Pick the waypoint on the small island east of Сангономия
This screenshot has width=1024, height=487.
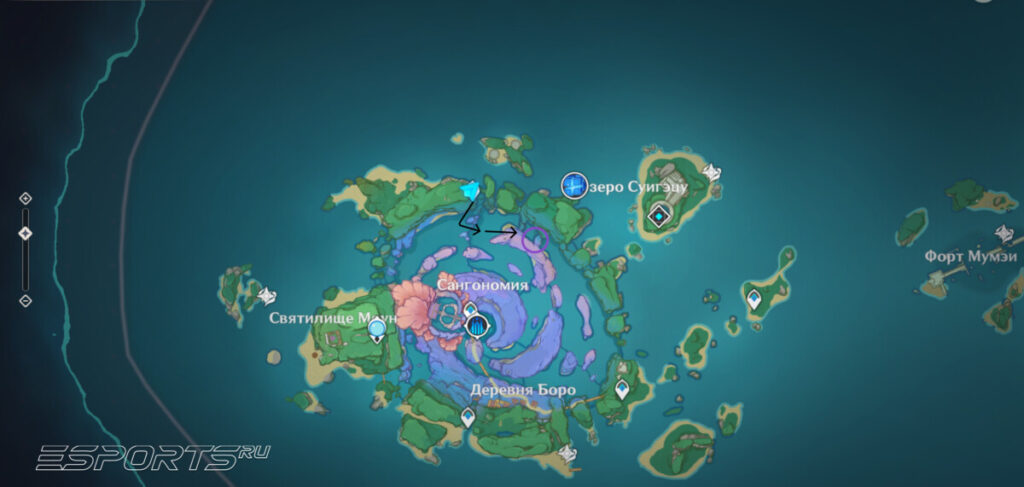pyautogui.click(x=754, y=298)
